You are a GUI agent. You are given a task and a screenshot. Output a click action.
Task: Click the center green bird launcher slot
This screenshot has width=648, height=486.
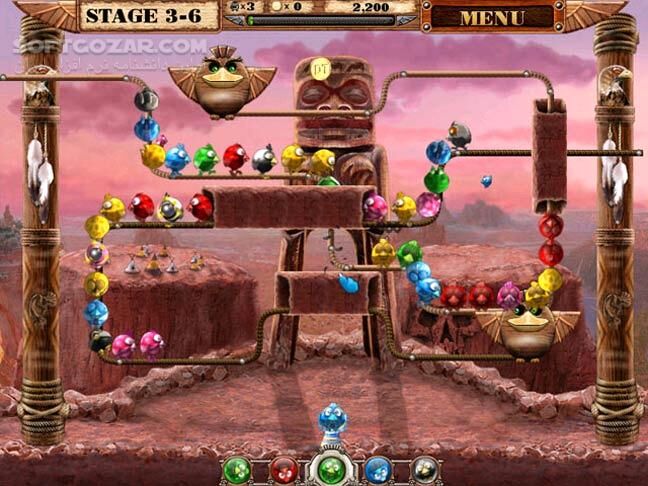click(331, 468)
